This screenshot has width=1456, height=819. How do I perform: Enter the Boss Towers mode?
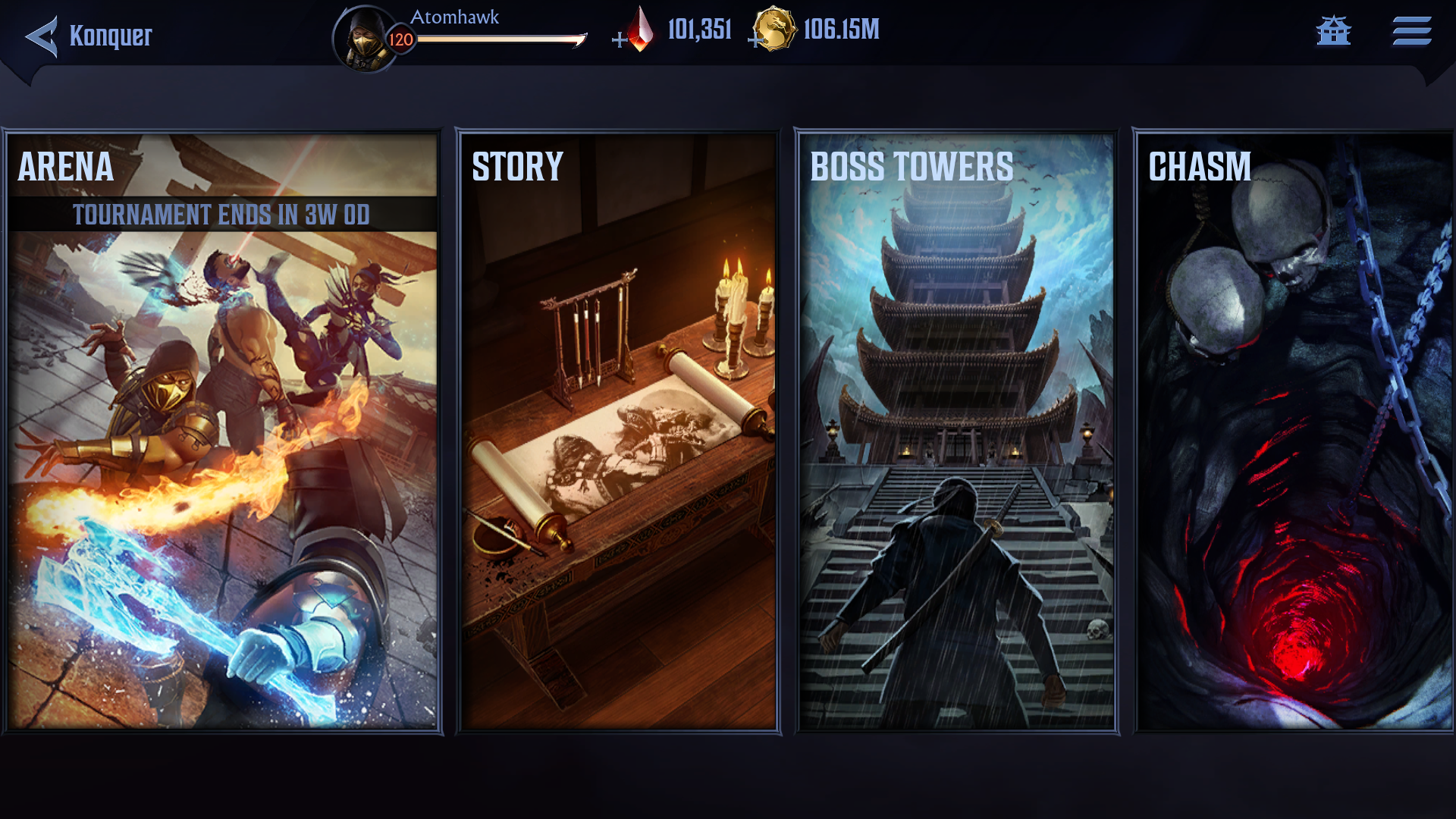(x=956, y=432)
